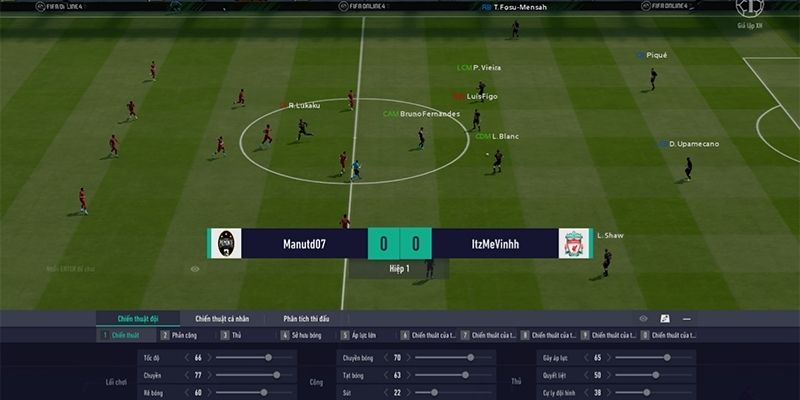Decrease Chuyền value with its left arrow
The image size is (800, 400).
(x=188, y=375)
